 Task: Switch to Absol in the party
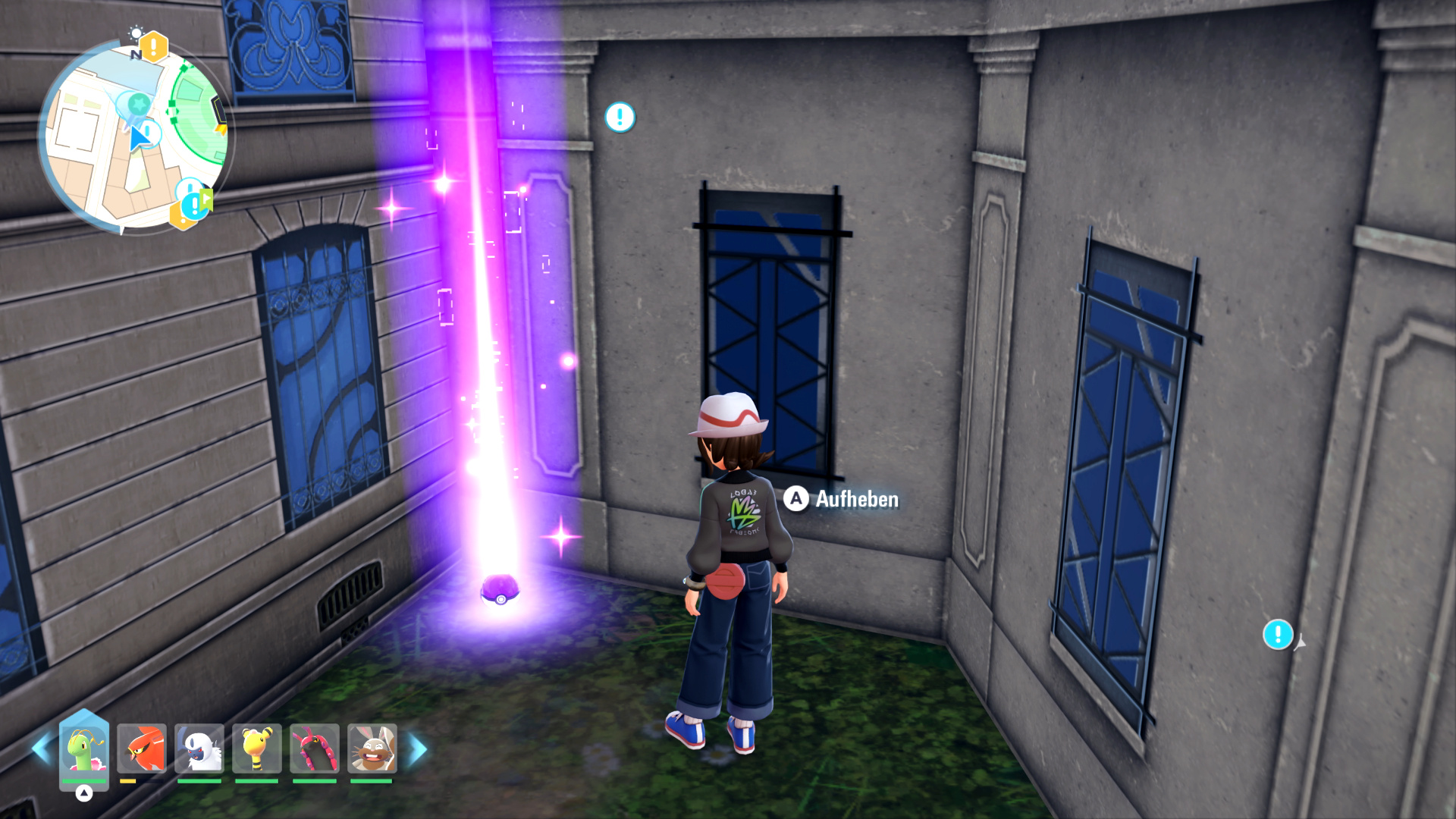(x=199, y=748)
